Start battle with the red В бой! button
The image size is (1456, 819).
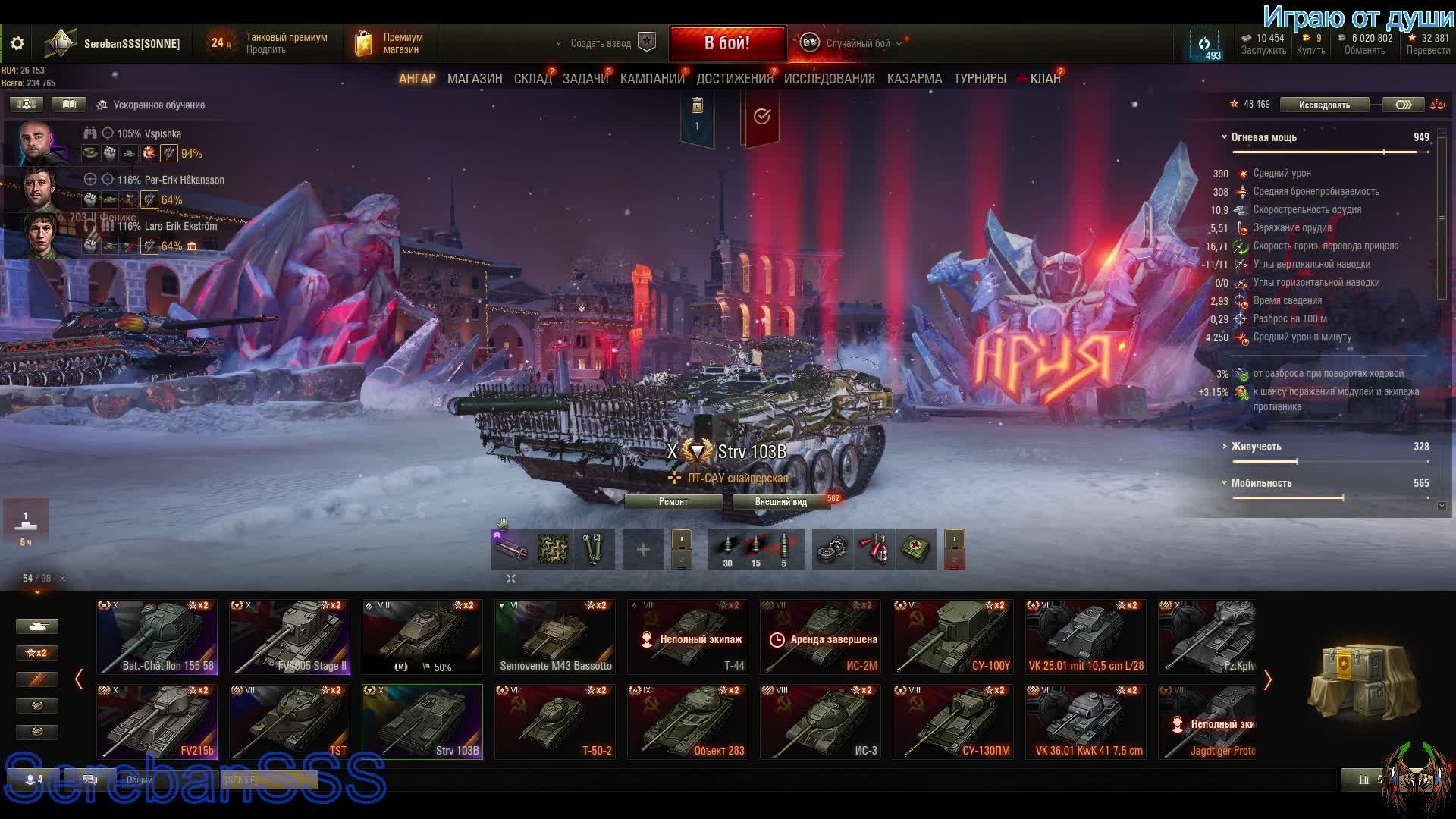click(x=727, y=43)
